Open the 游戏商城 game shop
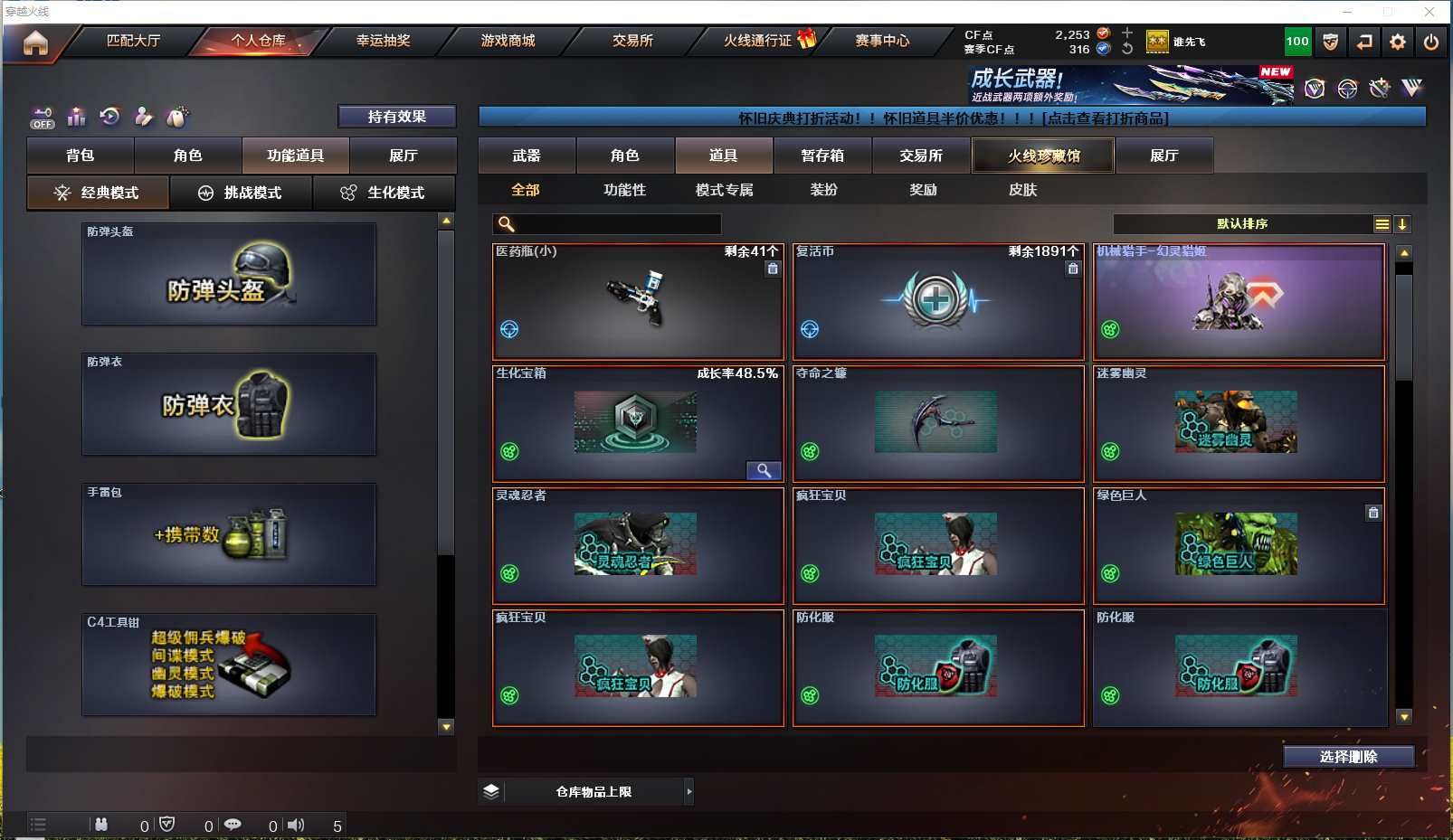 pos(508,41)
